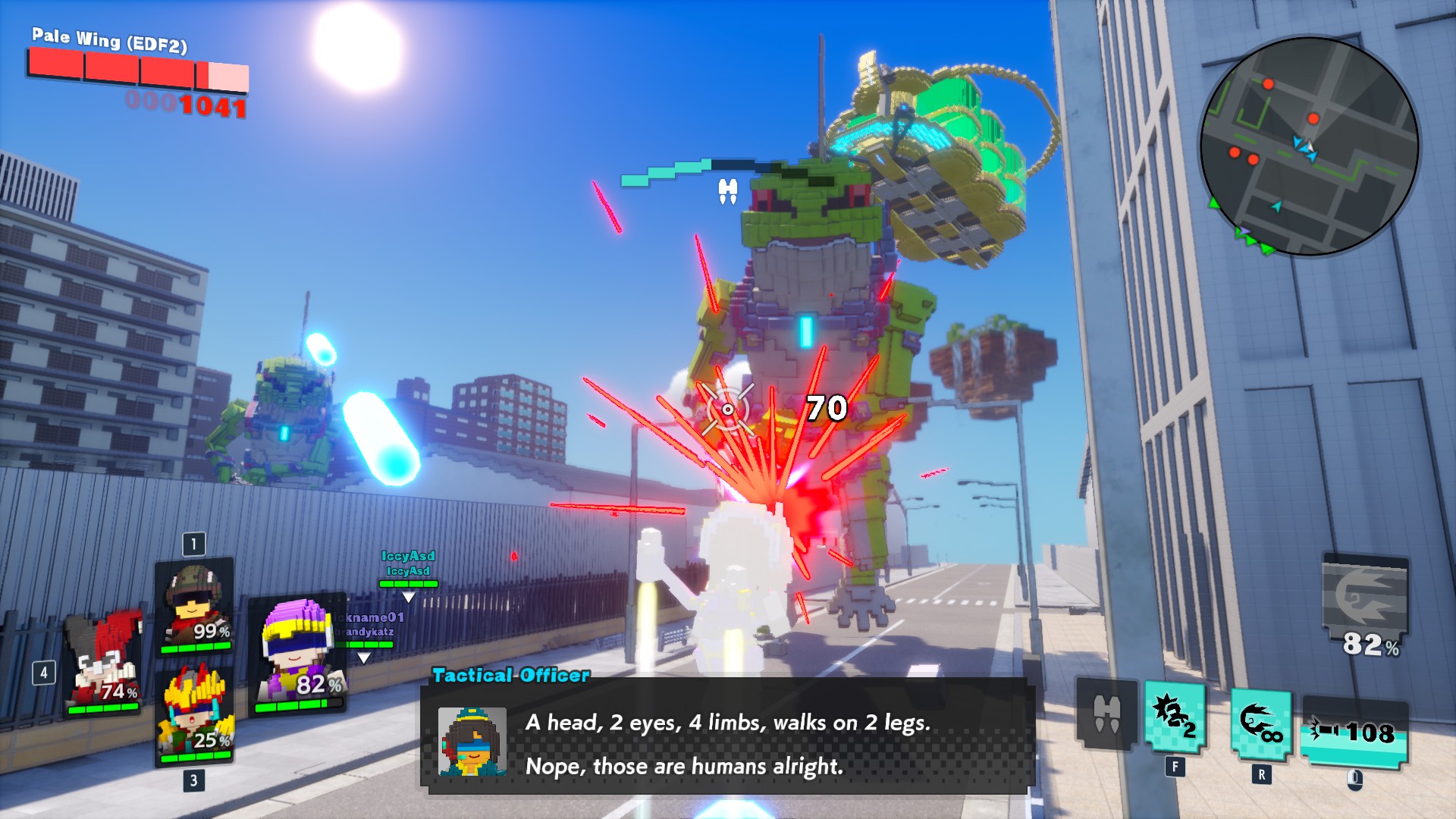The image size is (1456, 819).
Task: Choose the purple-haired Pale Wing portrait
Action: (298, 655)
